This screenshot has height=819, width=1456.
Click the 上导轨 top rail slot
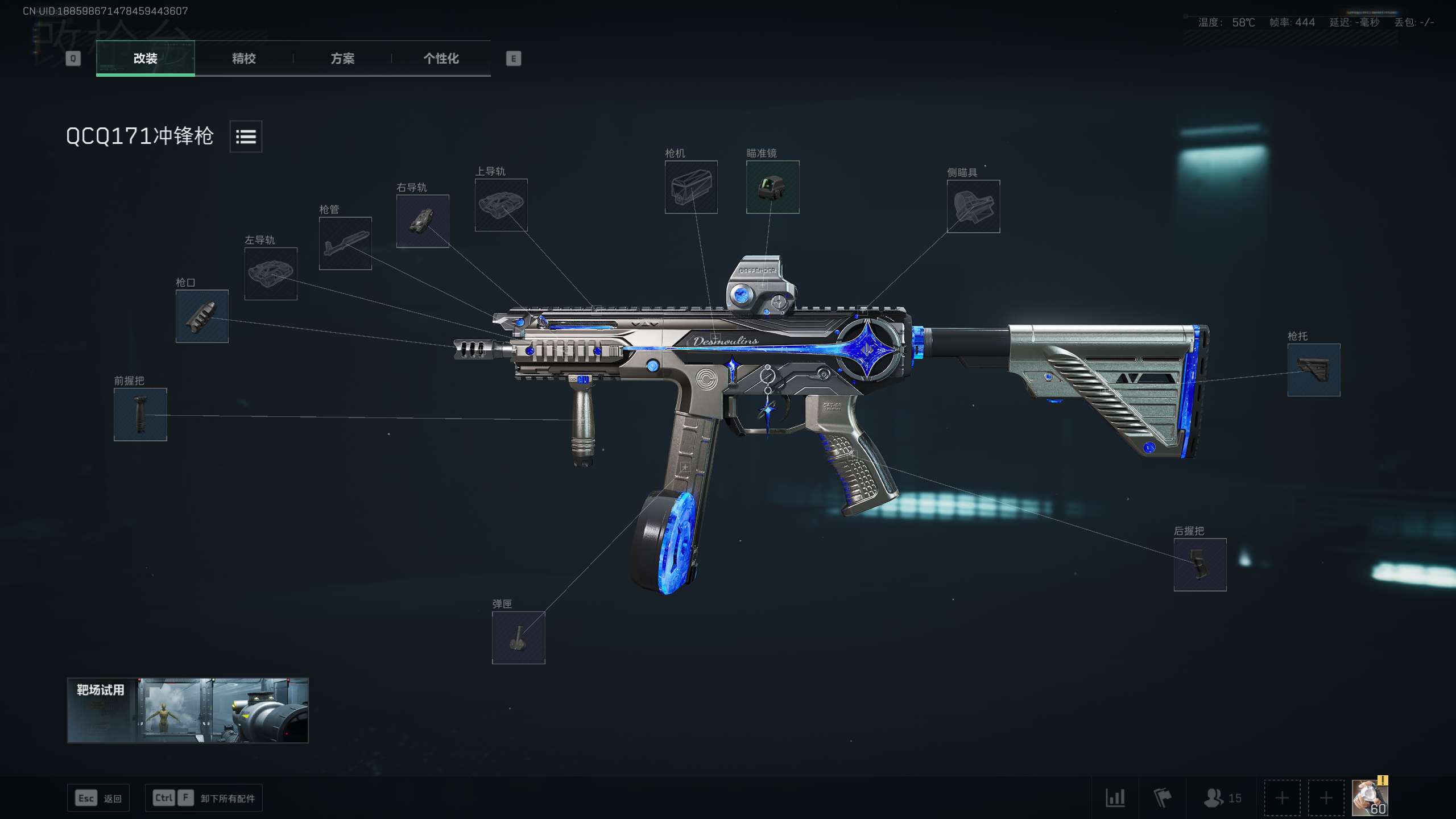501,205
